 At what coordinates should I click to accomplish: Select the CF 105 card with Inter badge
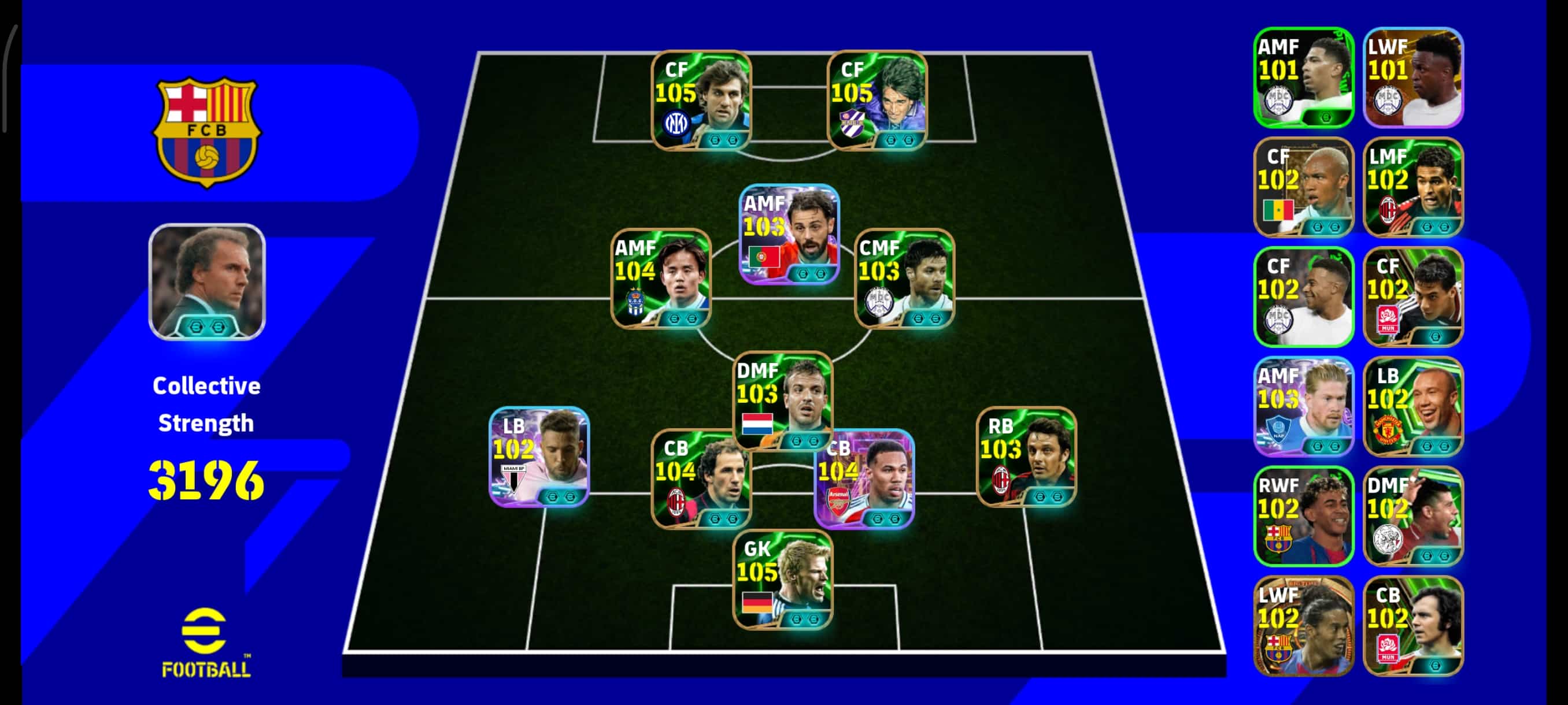coord(701,101)
